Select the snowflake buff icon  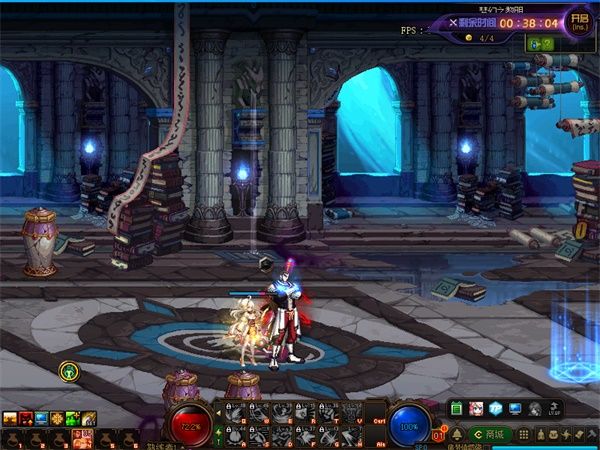click(57, 418)
